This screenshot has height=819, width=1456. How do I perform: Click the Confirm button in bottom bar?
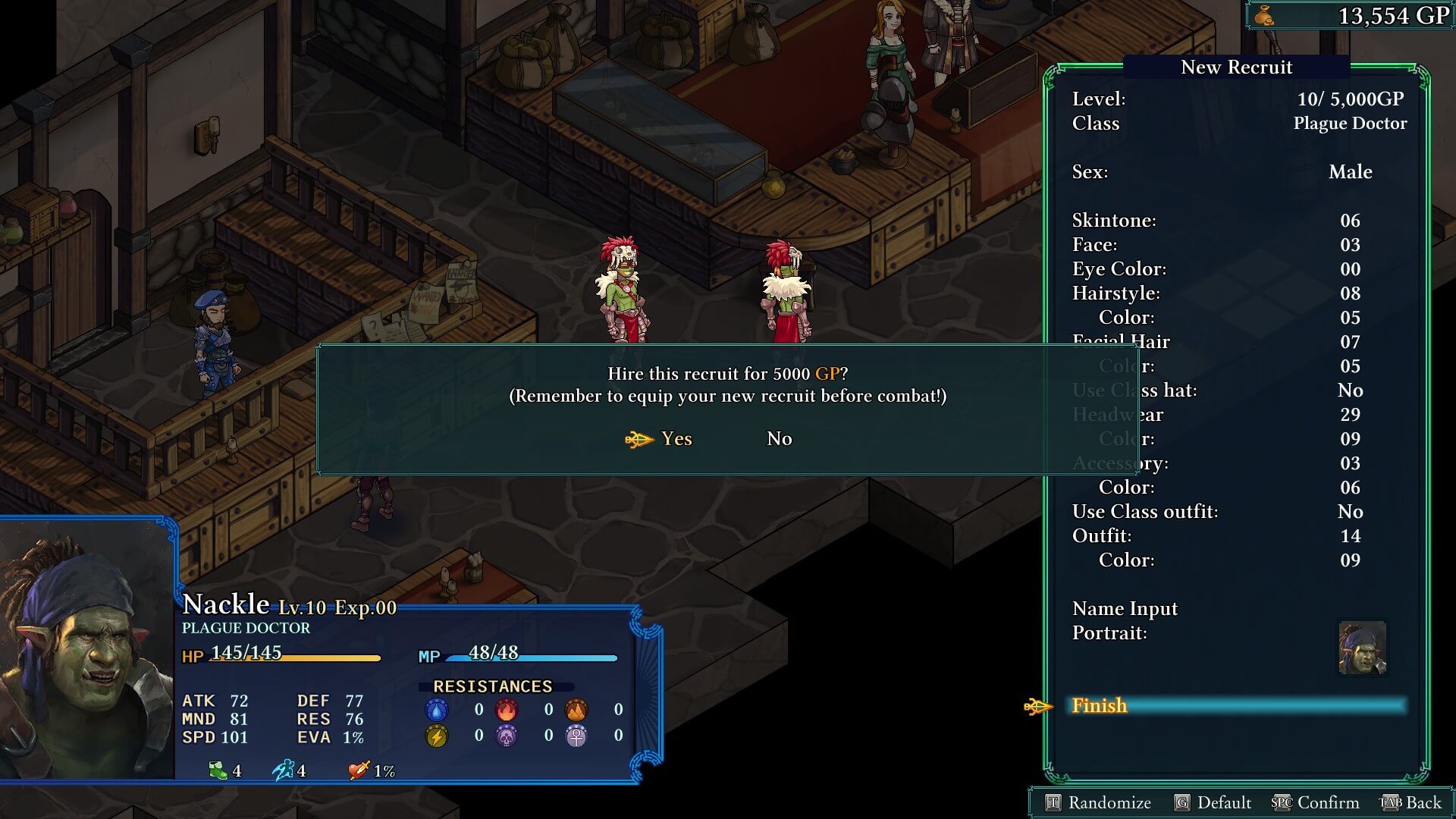1316,803
